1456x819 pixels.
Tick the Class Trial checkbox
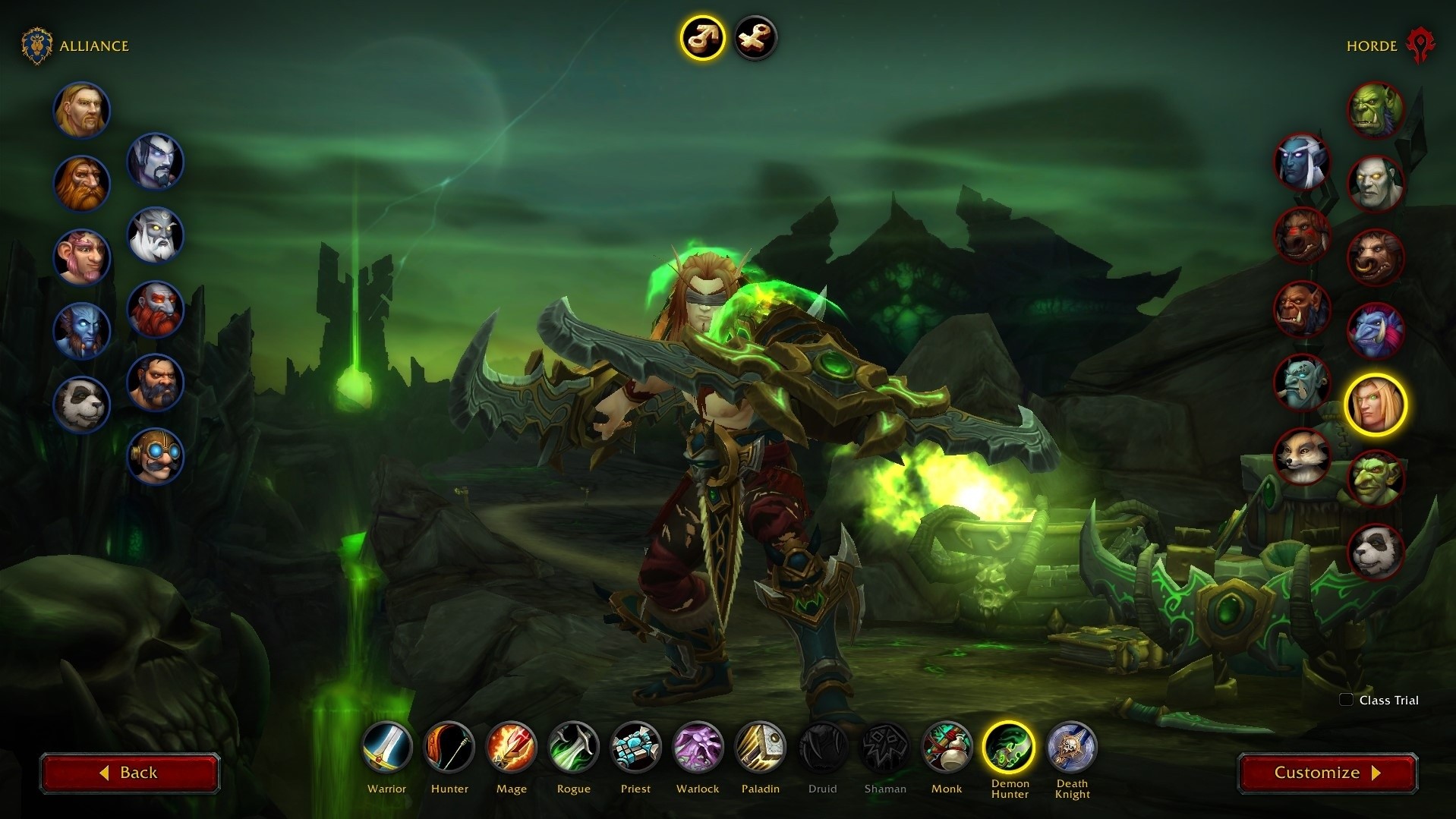(1346, 700)
